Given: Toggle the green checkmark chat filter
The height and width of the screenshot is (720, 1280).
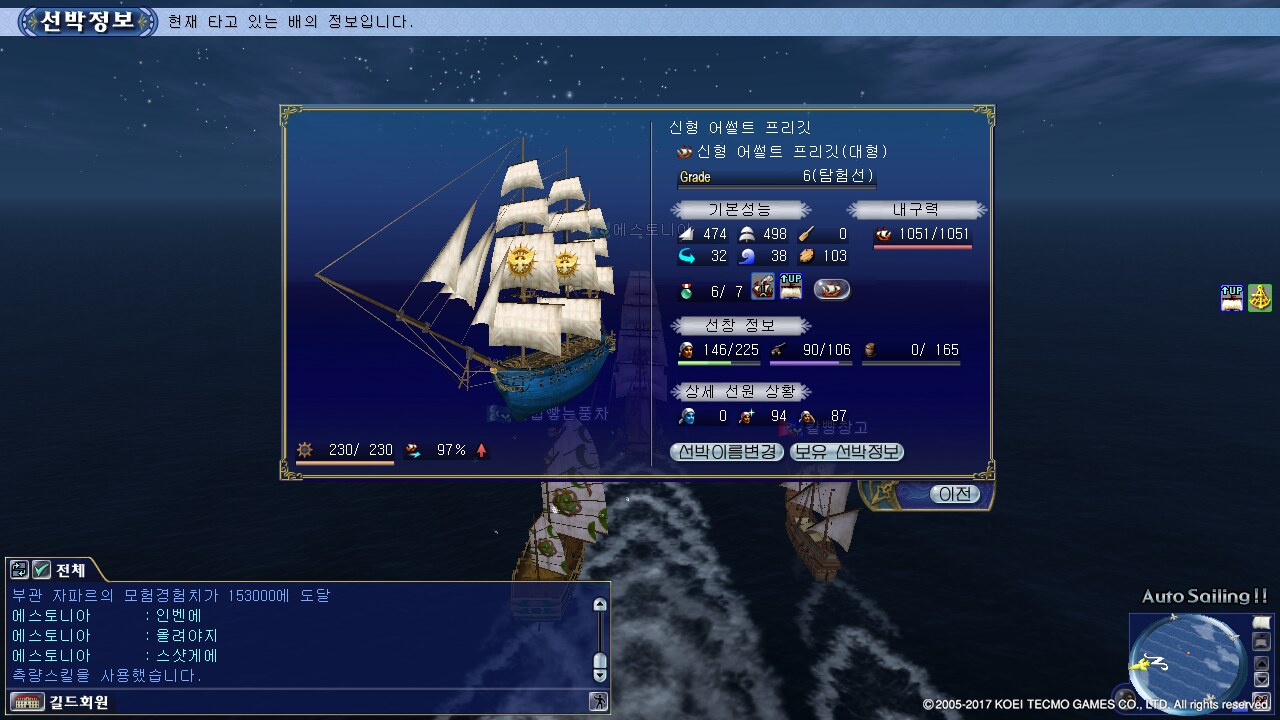Looking at the screenshot, I should pyautogui.click(x=42, y=570).
